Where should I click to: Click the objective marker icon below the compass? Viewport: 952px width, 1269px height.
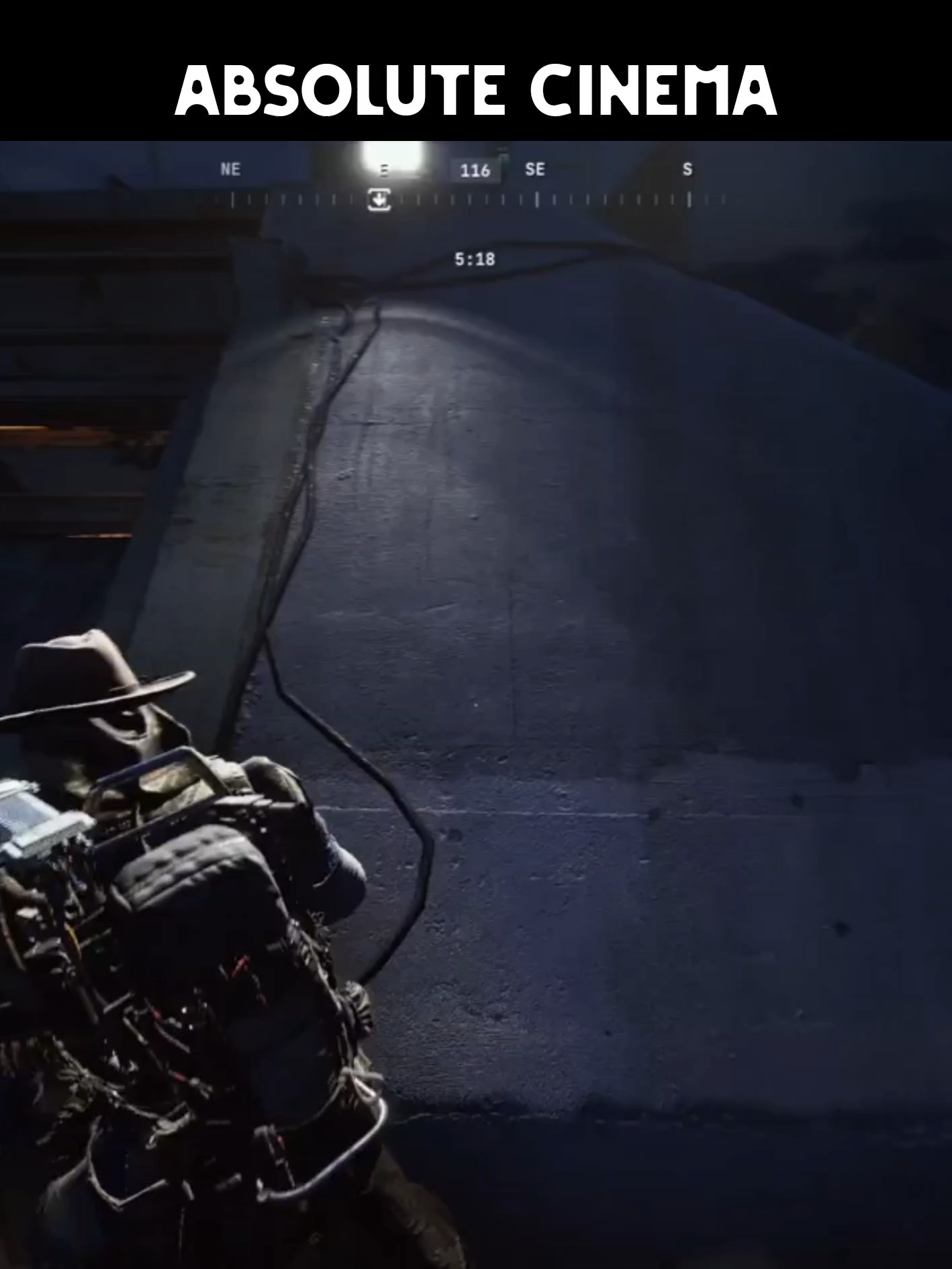379,200
